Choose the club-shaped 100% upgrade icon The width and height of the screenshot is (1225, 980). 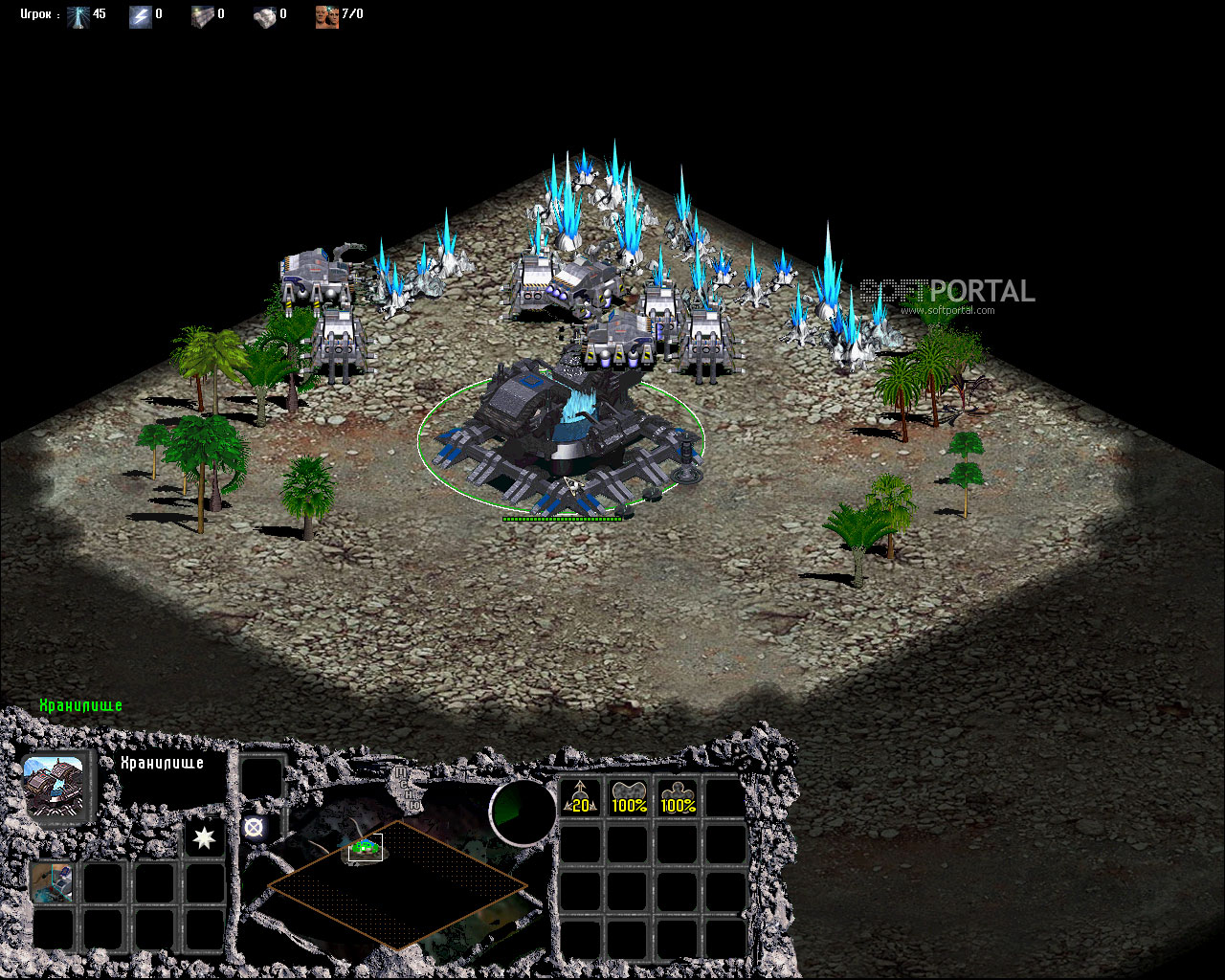tap(677, 798)
